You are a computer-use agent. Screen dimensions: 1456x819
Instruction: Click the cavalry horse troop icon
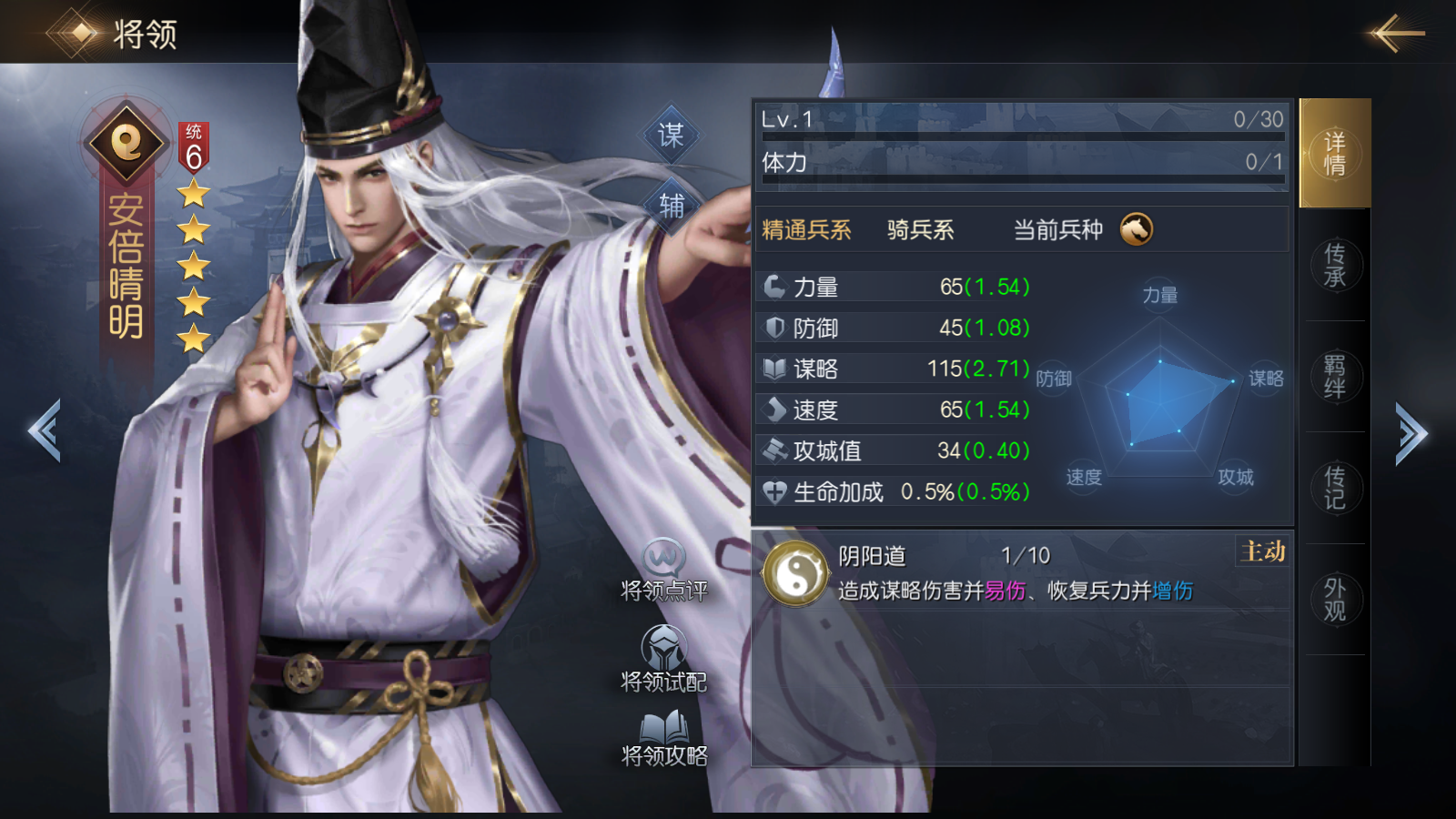point(1137,229)
